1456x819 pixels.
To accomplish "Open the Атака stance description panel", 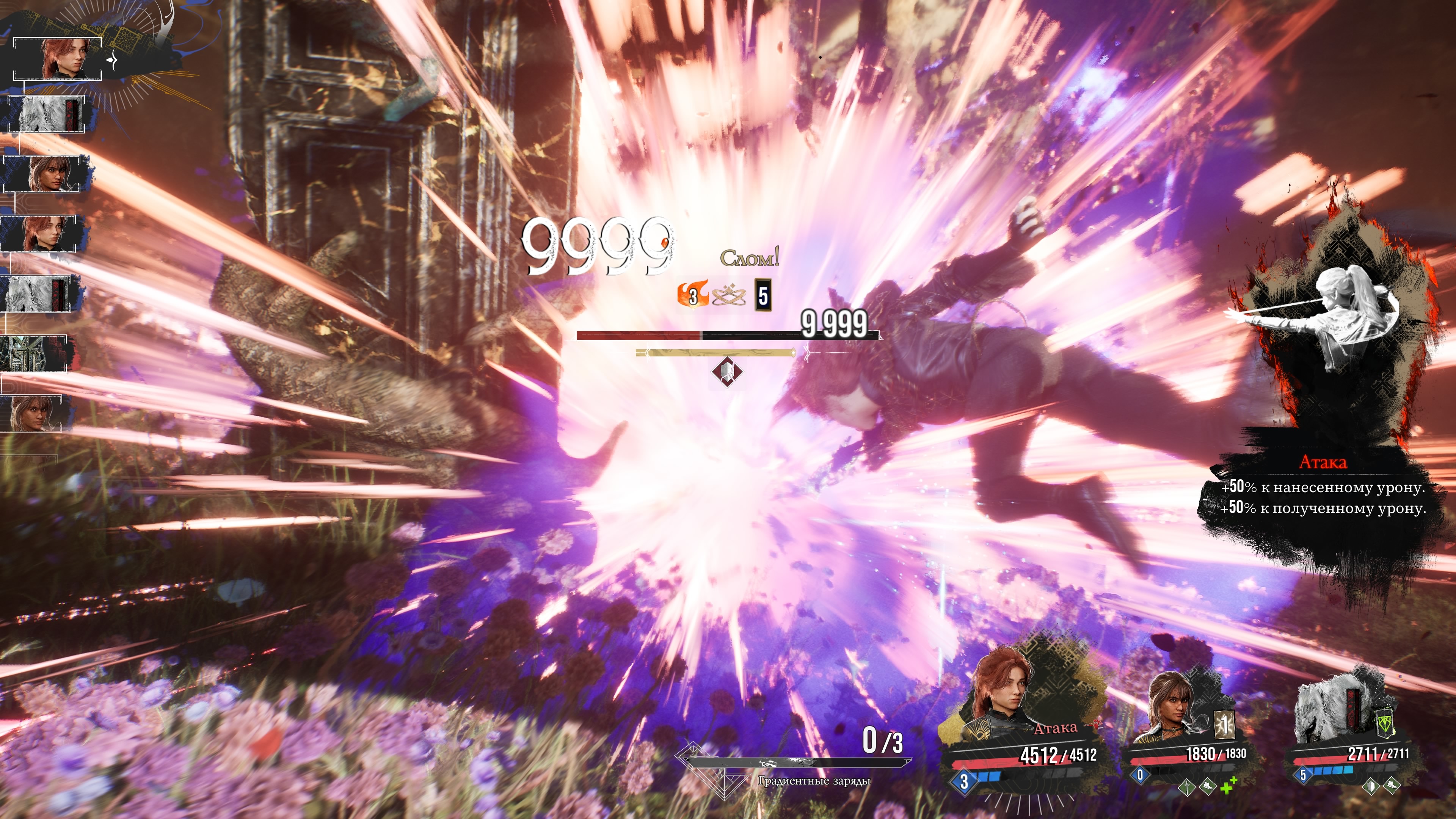I will tap(1323, 486).
